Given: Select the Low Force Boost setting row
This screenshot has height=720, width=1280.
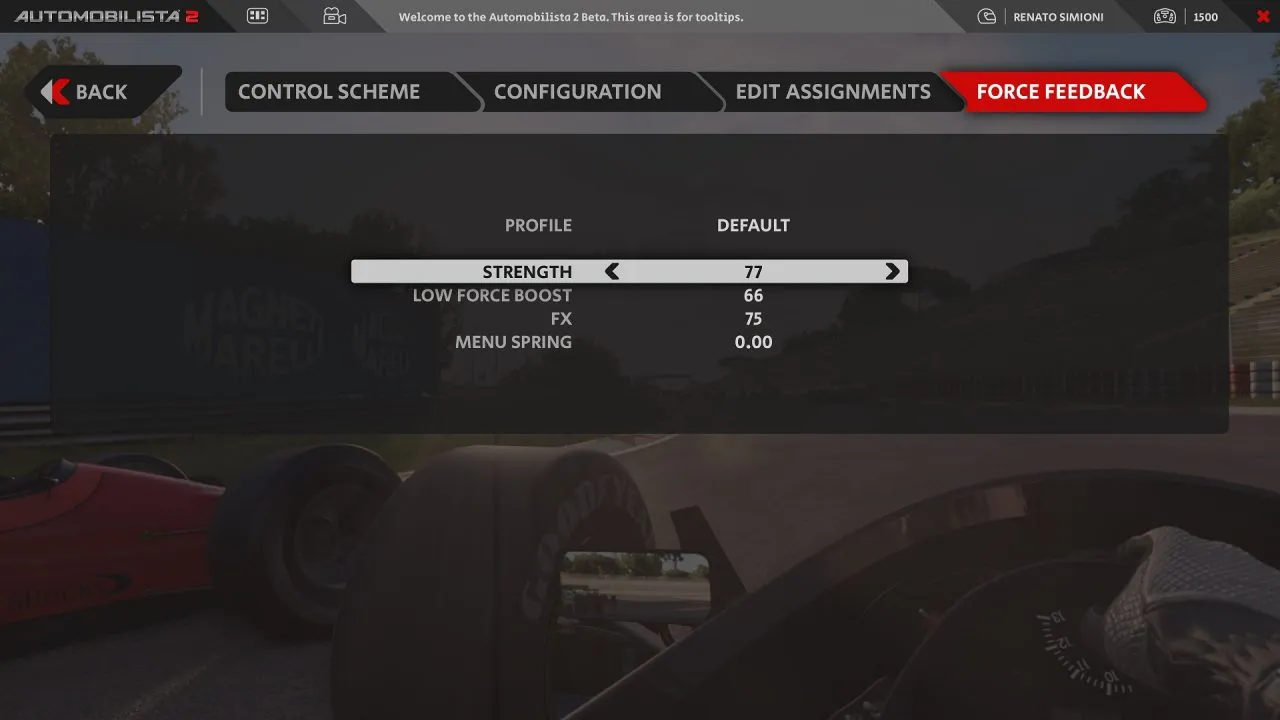Looking at the screenshot, I should [x=630, y=296].
